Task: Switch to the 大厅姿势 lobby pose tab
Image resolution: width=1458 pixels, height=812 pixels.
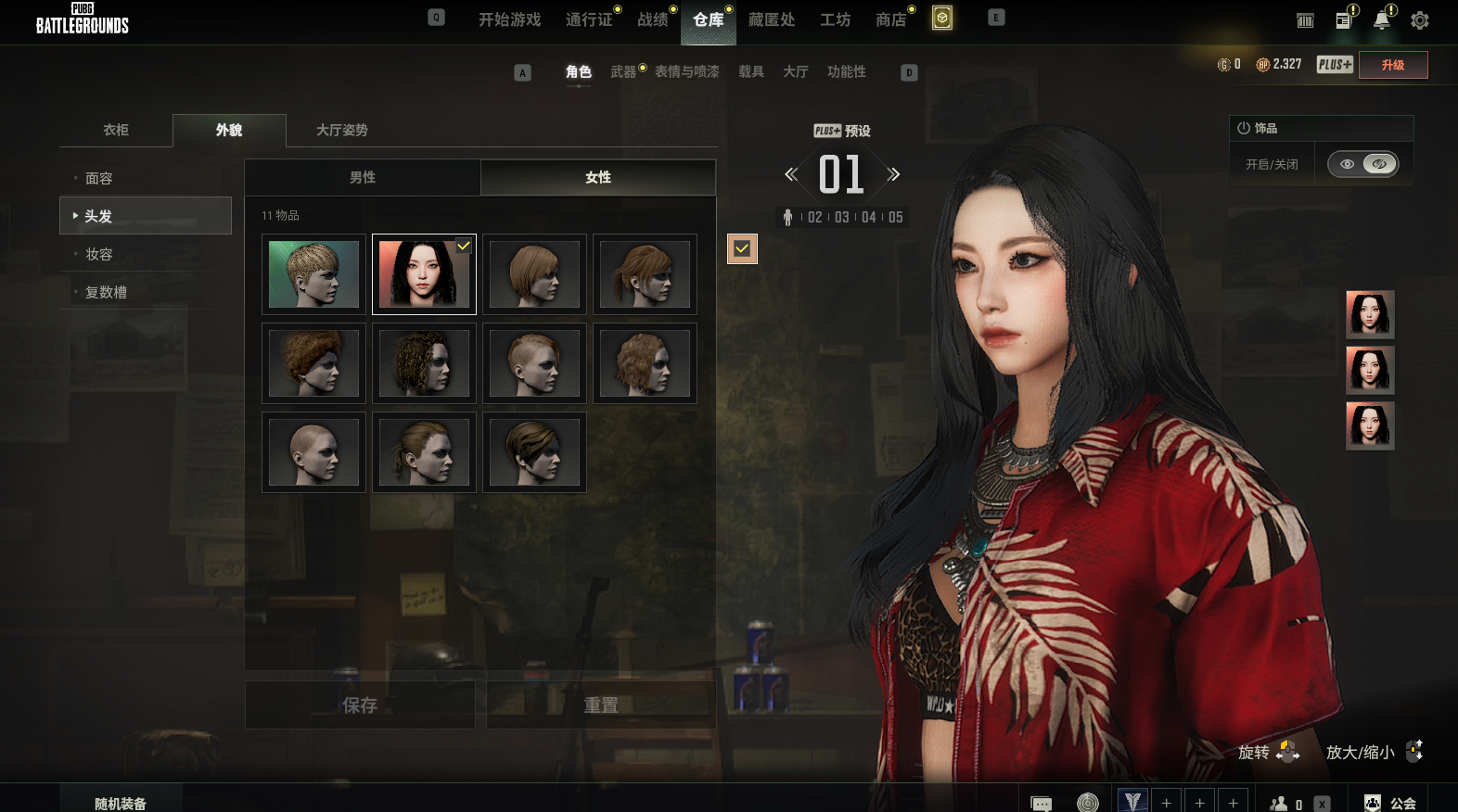Action: click(341, 130)
